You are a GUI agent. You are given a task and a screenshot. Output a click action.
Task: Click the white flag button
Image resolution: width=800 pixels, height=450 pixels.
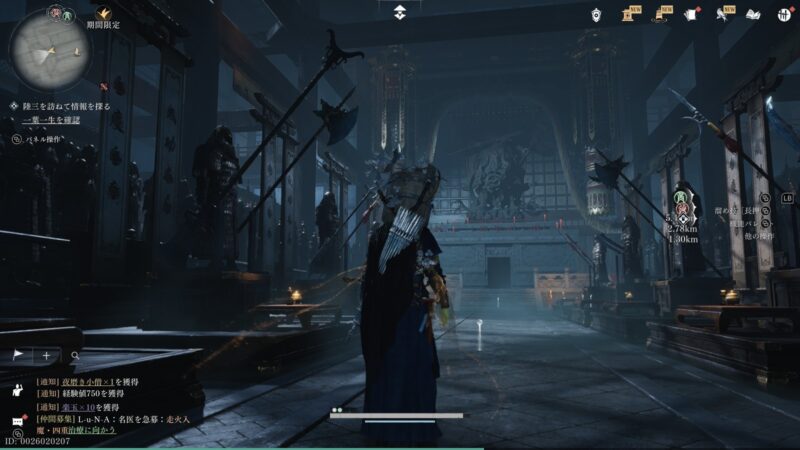tap(18, 355)
